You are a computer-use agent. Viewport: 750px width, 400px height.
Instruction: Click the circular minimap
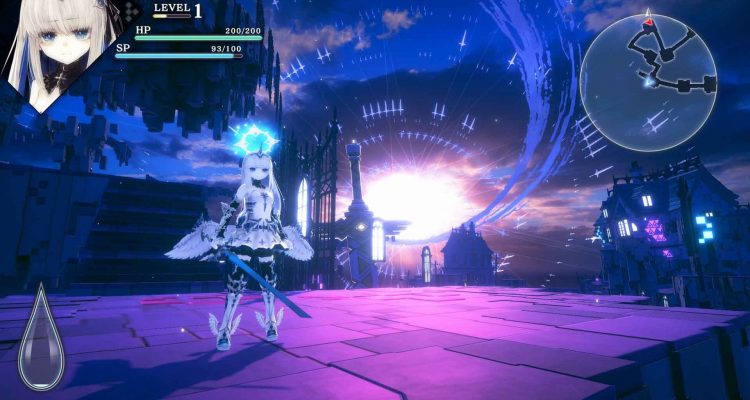649,82
